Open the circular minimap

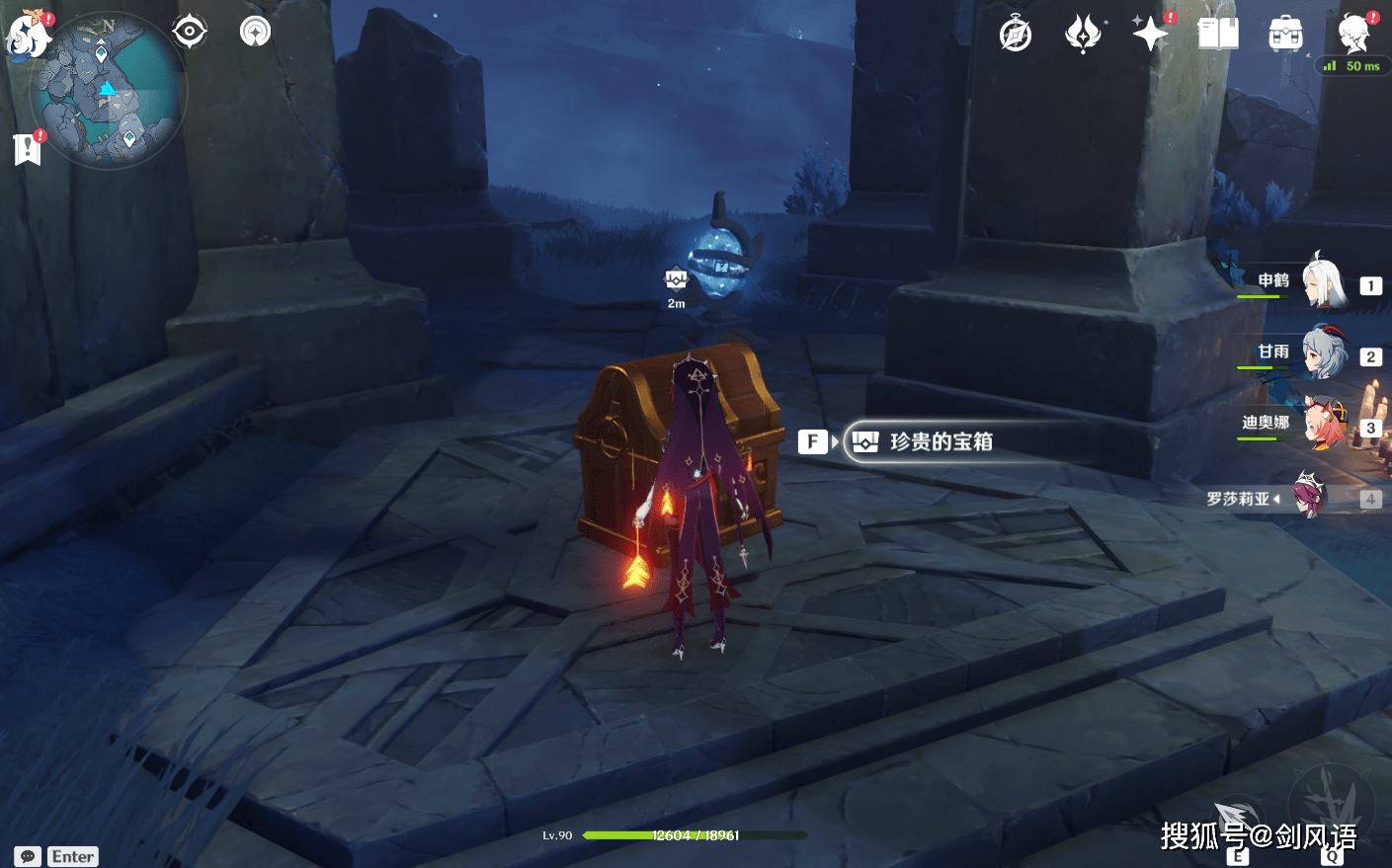coord(109,91)
